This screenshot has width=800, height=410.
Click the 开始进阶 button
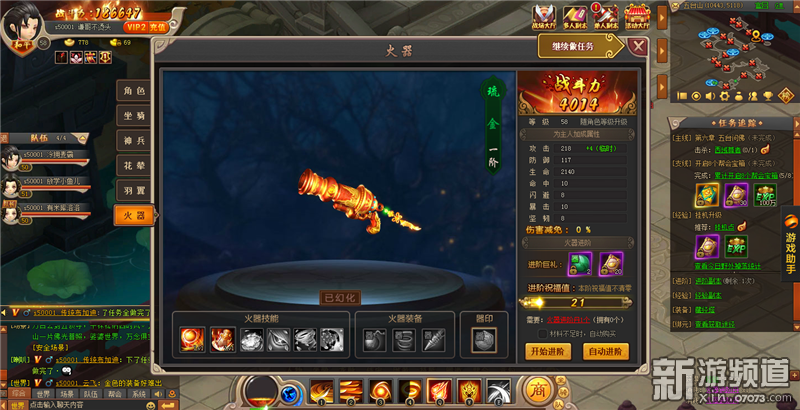click(x=547, y=351)
